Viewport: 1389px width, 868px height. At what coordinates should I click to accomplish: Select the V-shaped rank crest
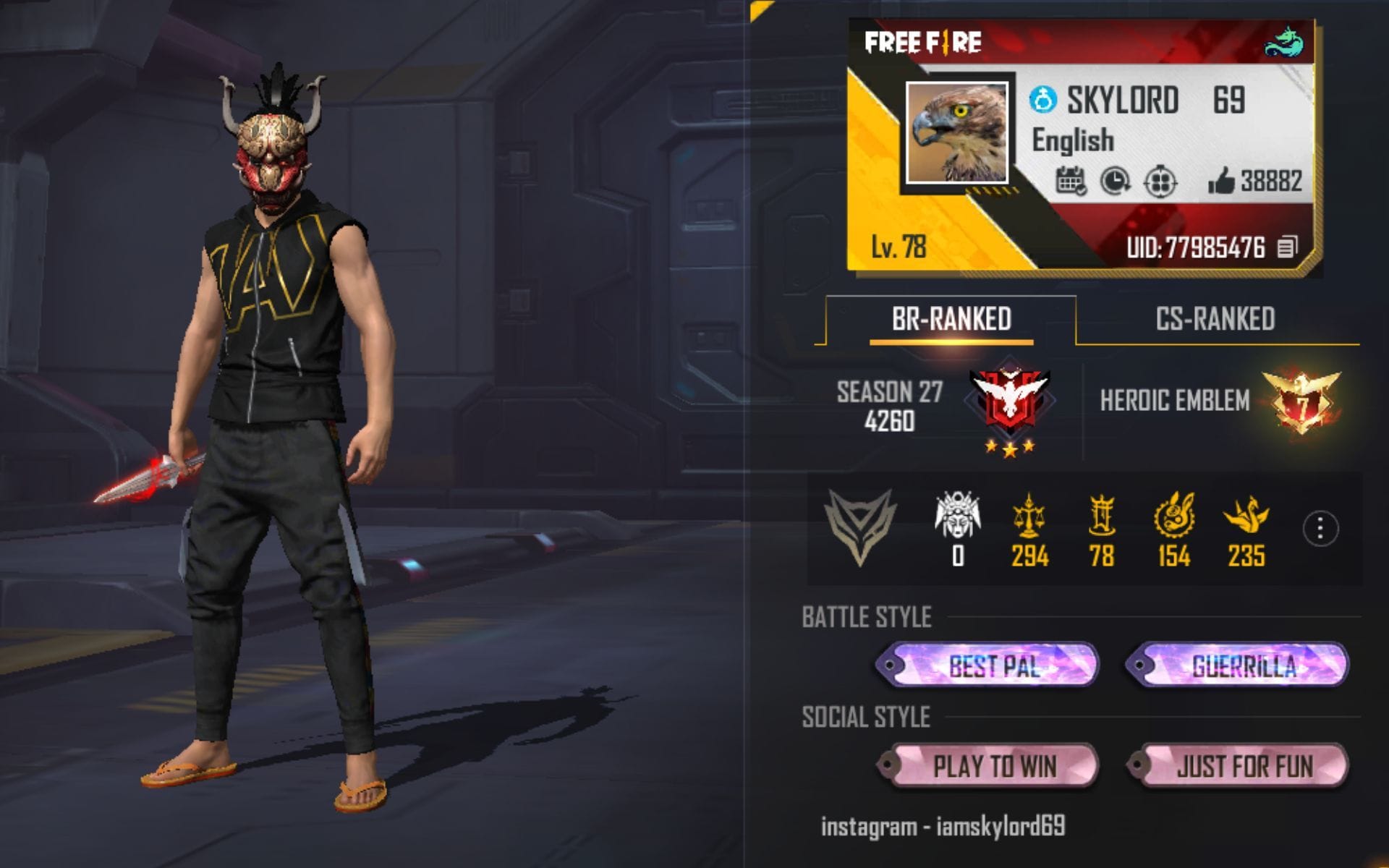860,526
